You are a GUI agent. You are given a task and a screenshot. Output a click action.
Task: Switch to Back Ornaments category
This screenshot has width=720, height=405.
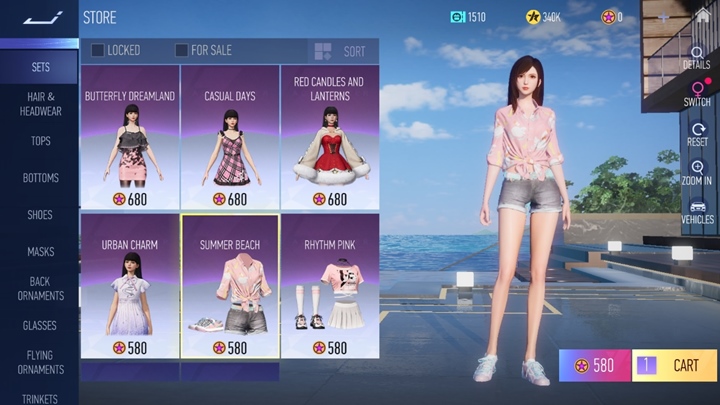click(x=40, y=288)
